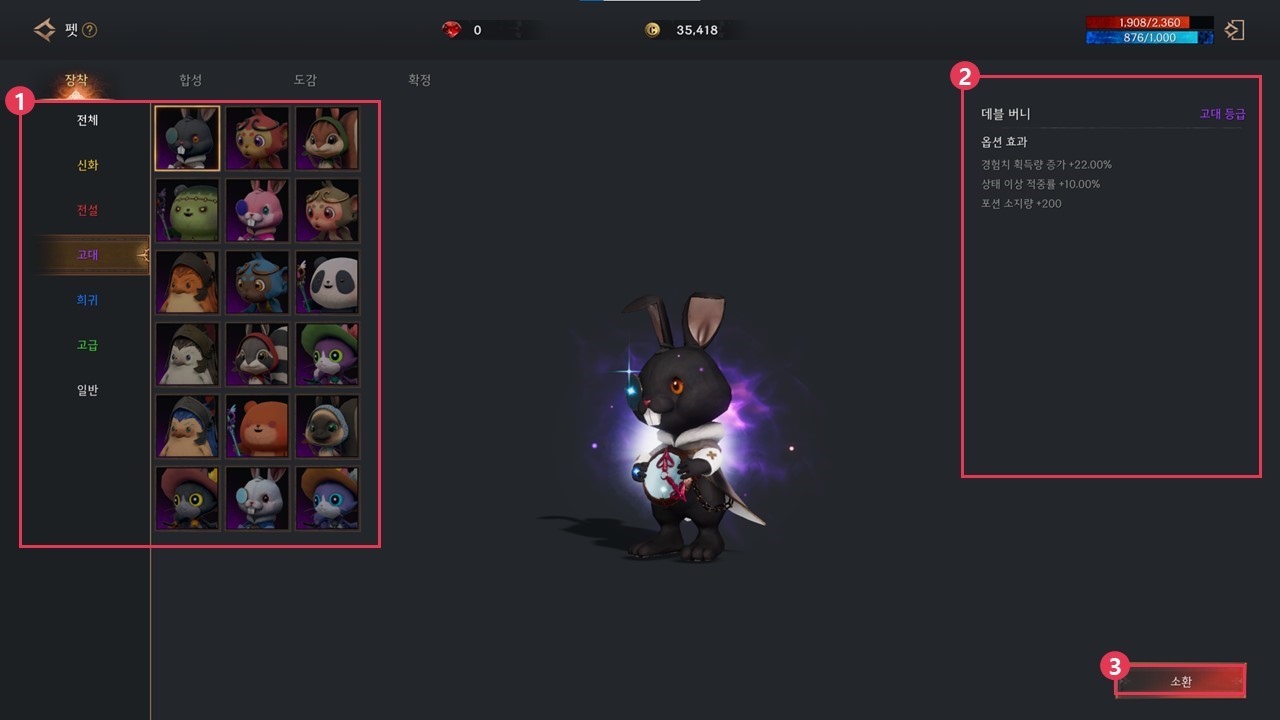Choose the 고급 grade filter

(88, 345)
